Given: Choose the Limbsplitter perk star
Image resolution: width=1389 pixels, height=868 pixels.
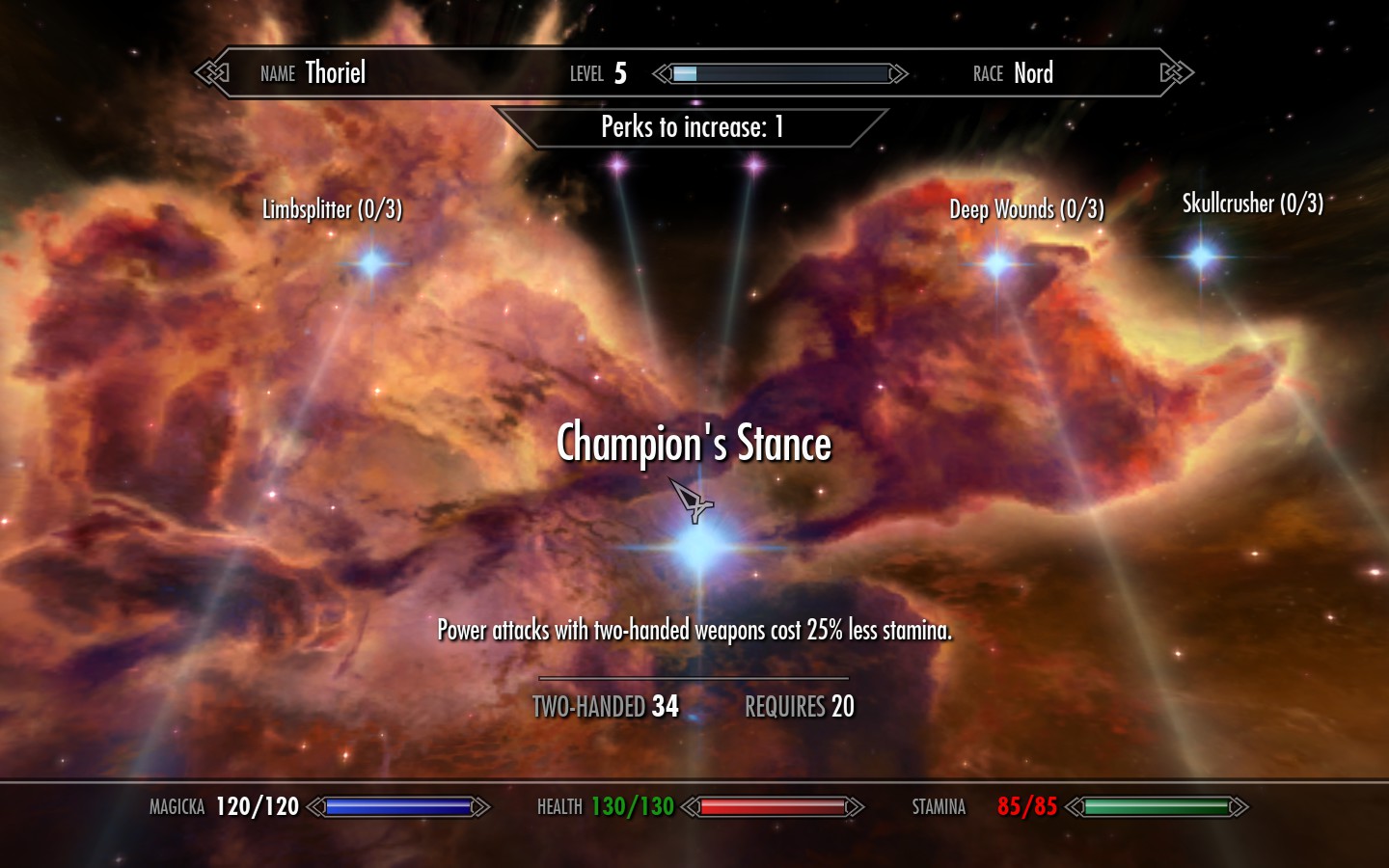Looking at the screenshot, I should [x=371, y=261].
